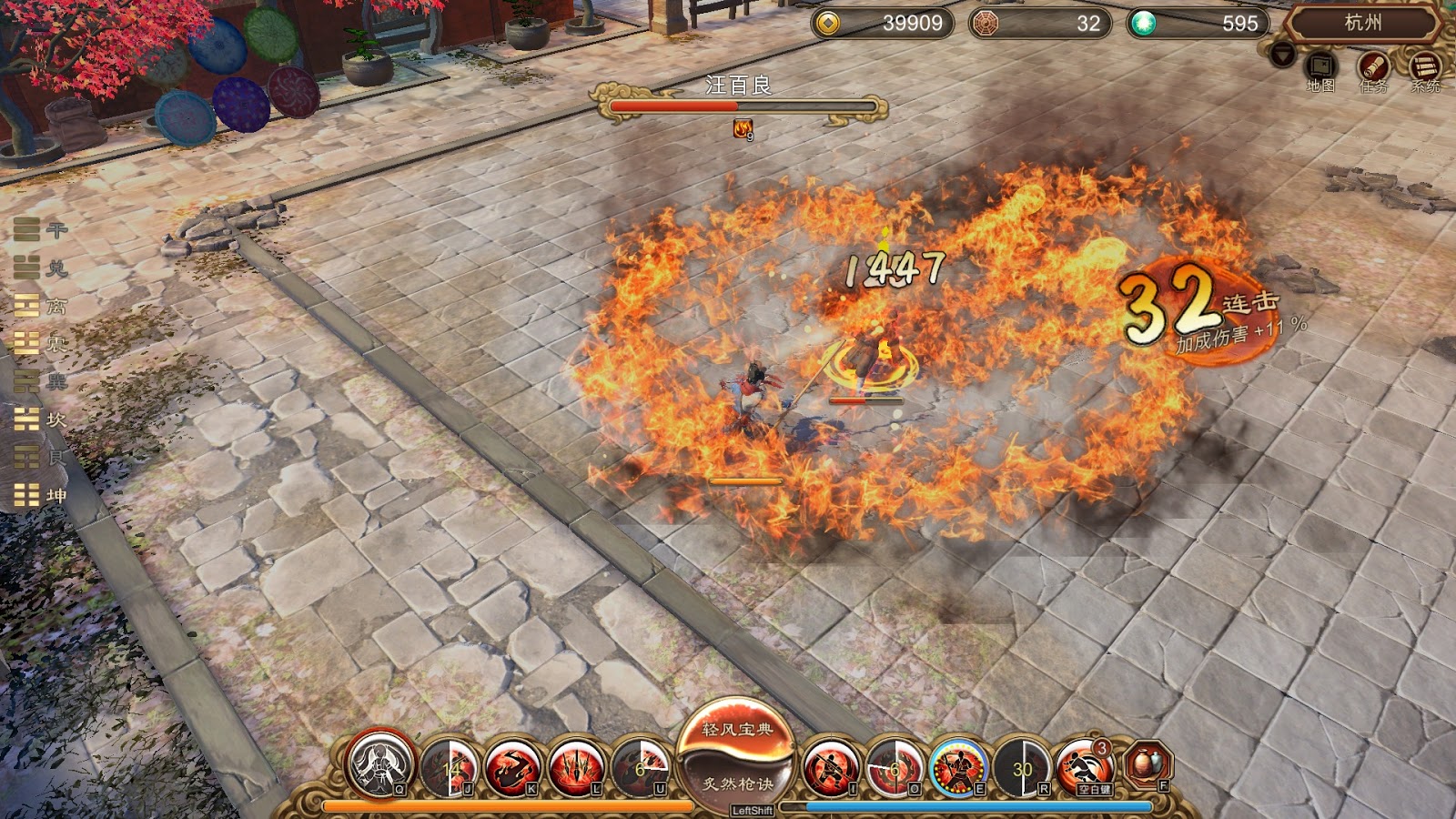Cast the triple spear skill on L

(x=576, y=766)
